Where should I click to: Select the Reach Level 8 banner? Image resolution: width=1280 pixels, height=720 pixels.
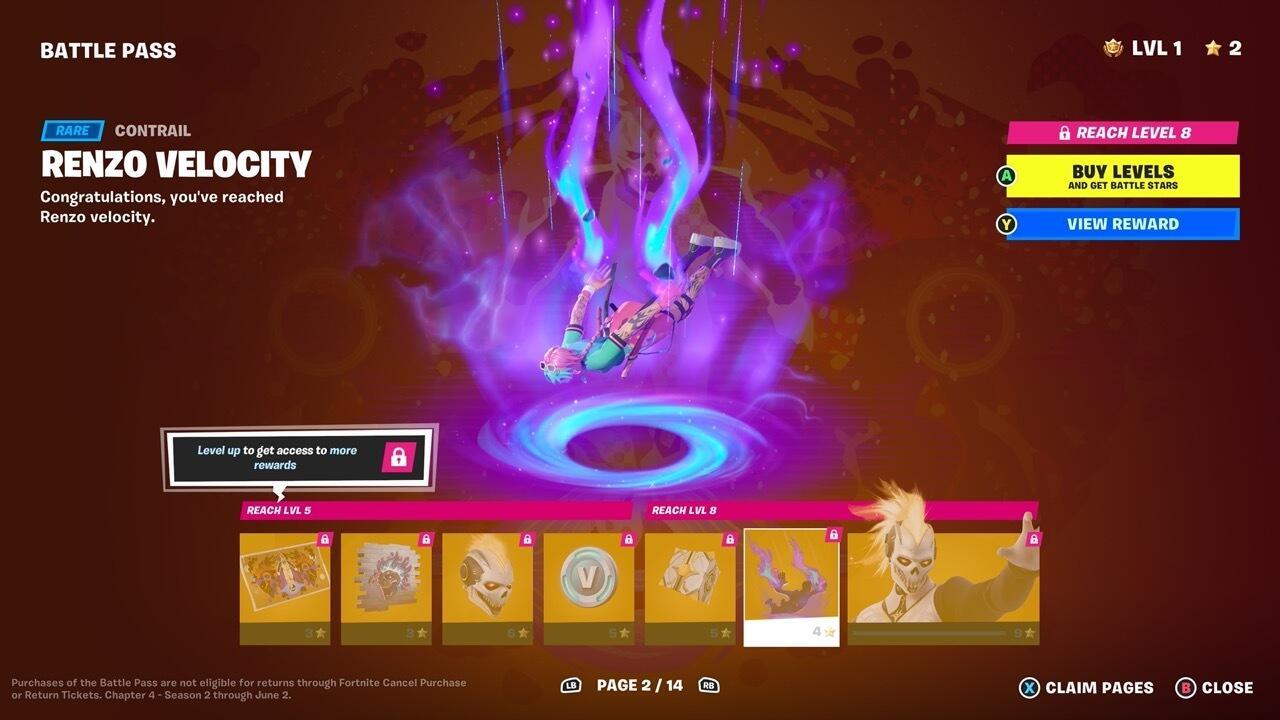pyautogui.click(x=1121, y=133)
